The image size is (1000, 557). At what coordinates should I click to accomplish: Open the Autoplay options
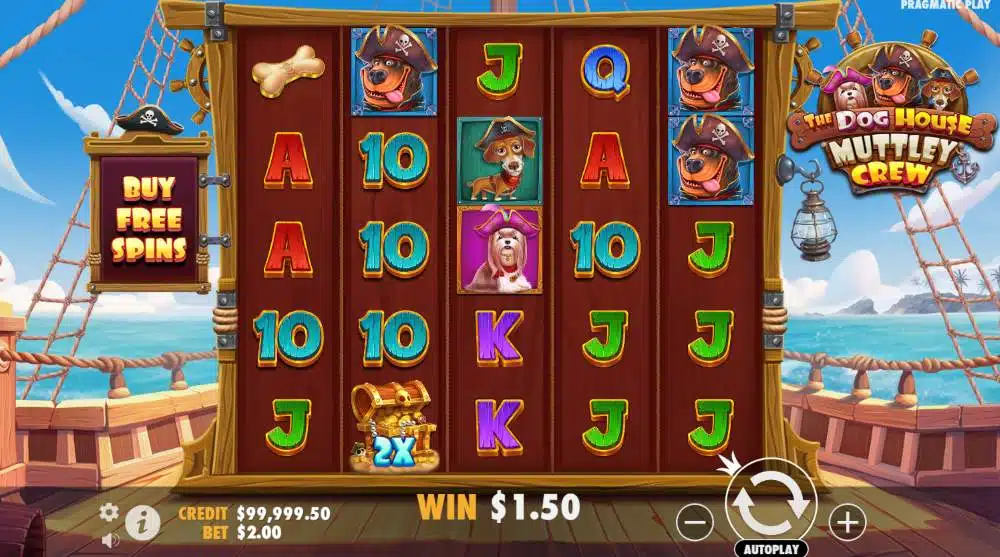click(771, 549)
